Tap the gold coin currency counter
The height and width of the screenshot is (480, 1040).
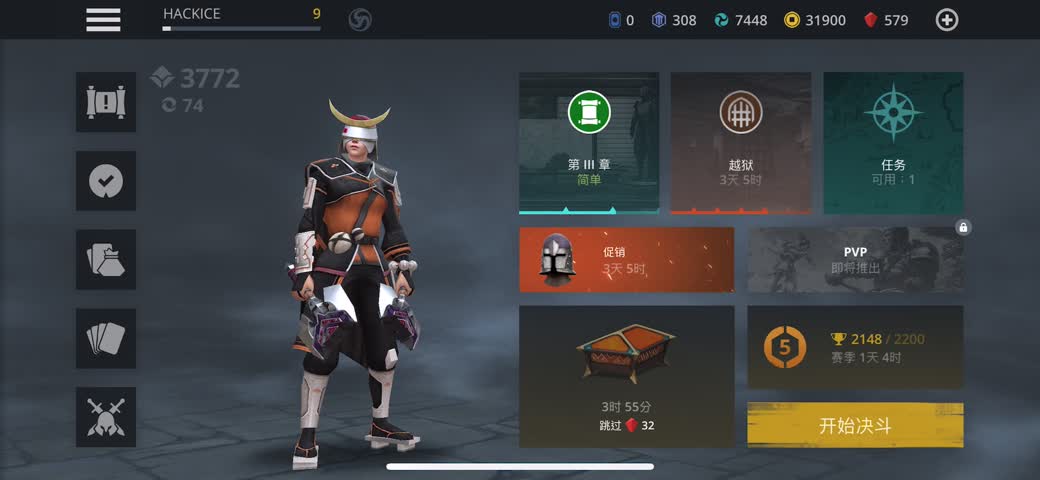click(x=815, y=20)
